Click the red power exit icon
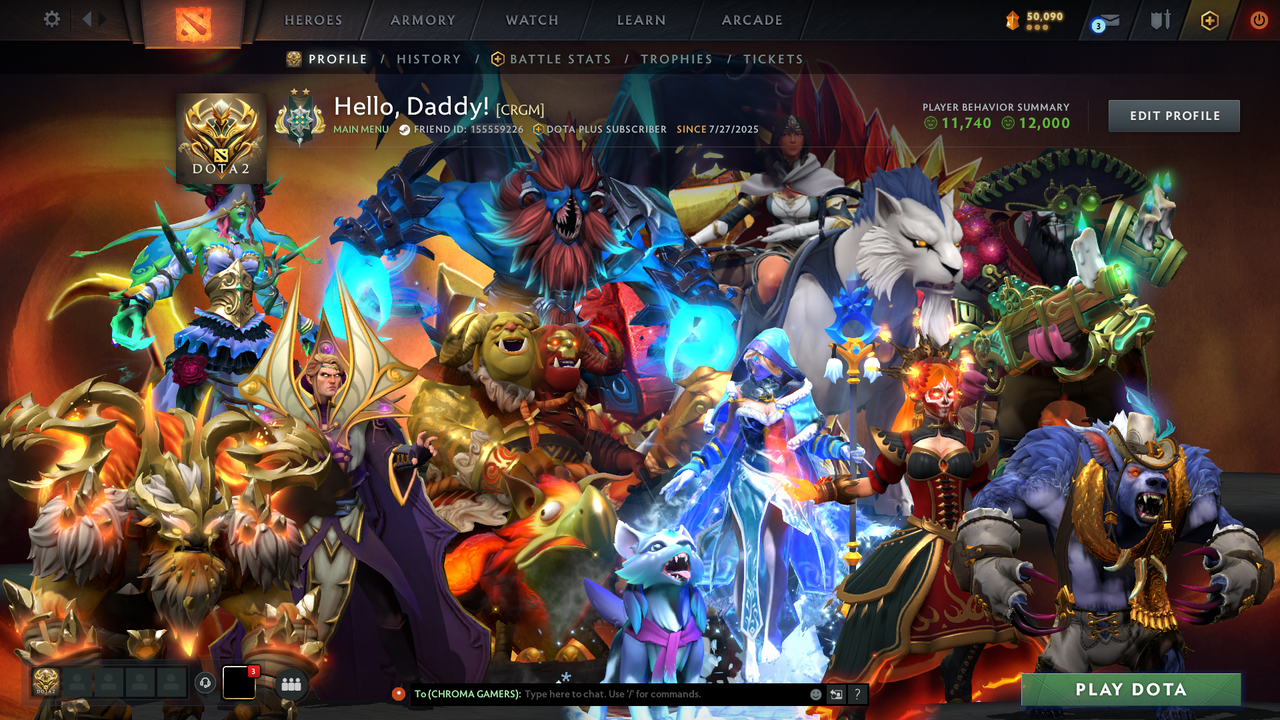 tap(1256, 18)
